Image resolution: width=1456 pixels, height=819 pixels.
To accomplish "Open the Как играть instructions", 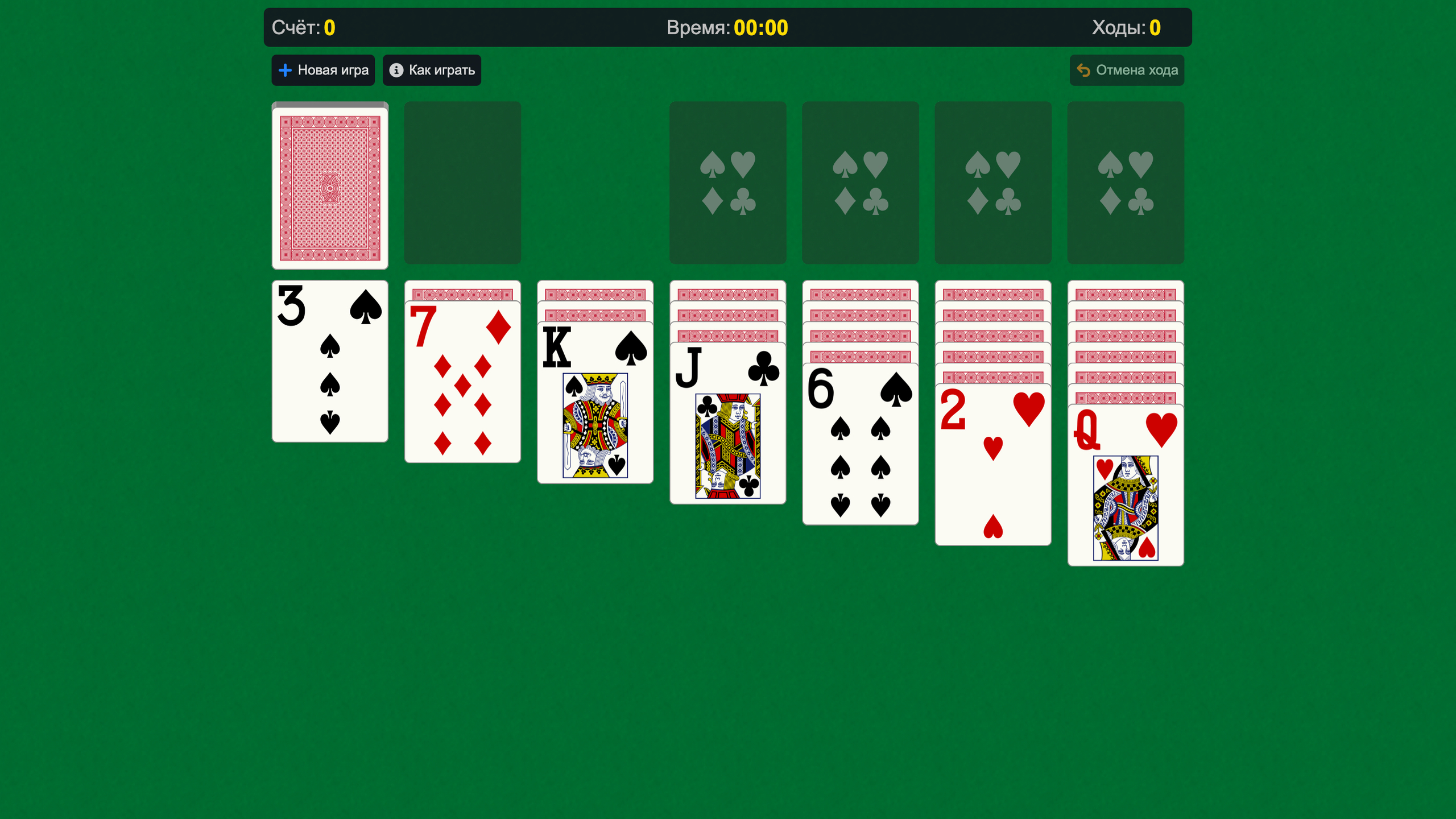I will click(x=432, y=70).
